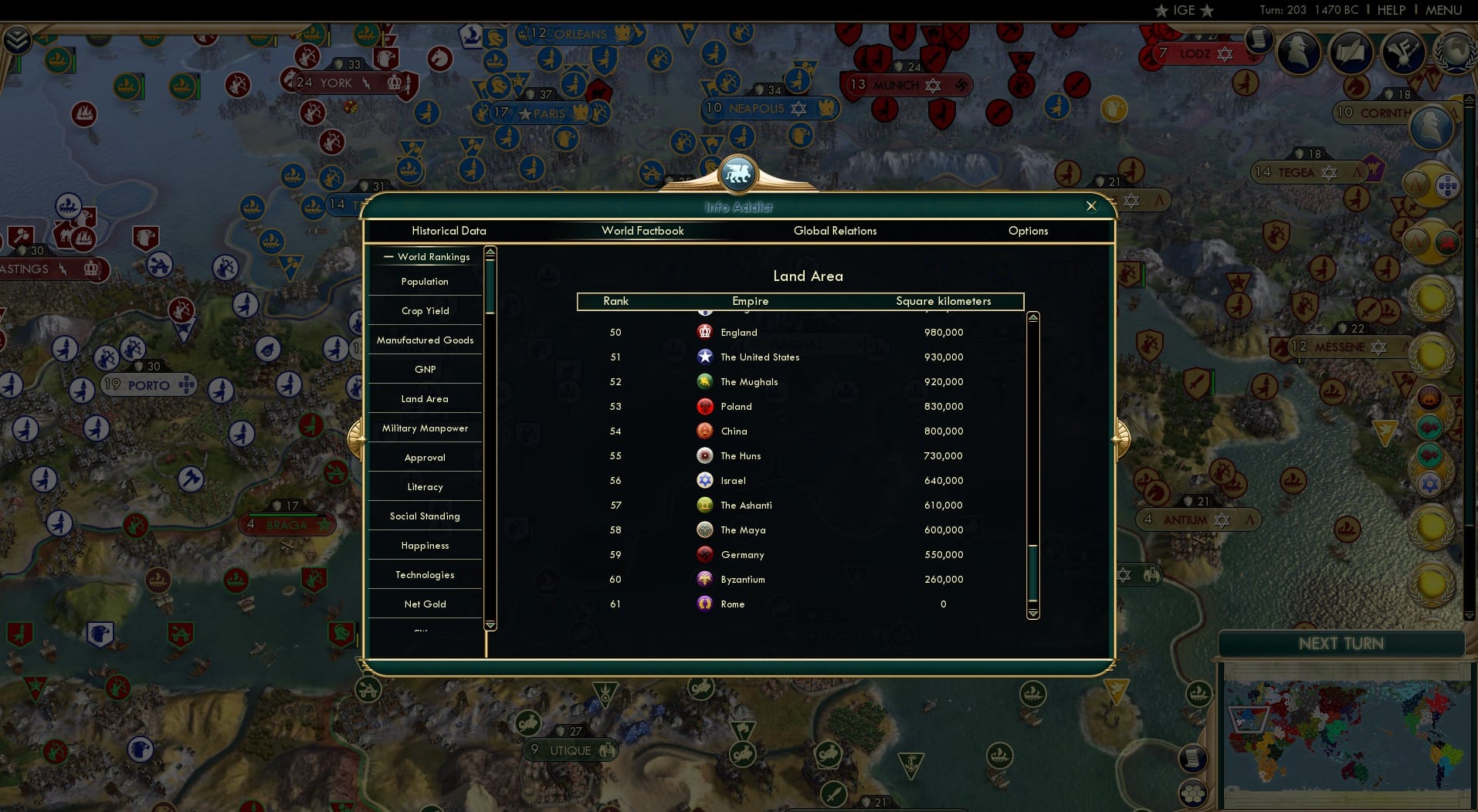Screen dimensions: 1478x812
Task: Click The United States star icon in row 51
Action: pos(705,357)
